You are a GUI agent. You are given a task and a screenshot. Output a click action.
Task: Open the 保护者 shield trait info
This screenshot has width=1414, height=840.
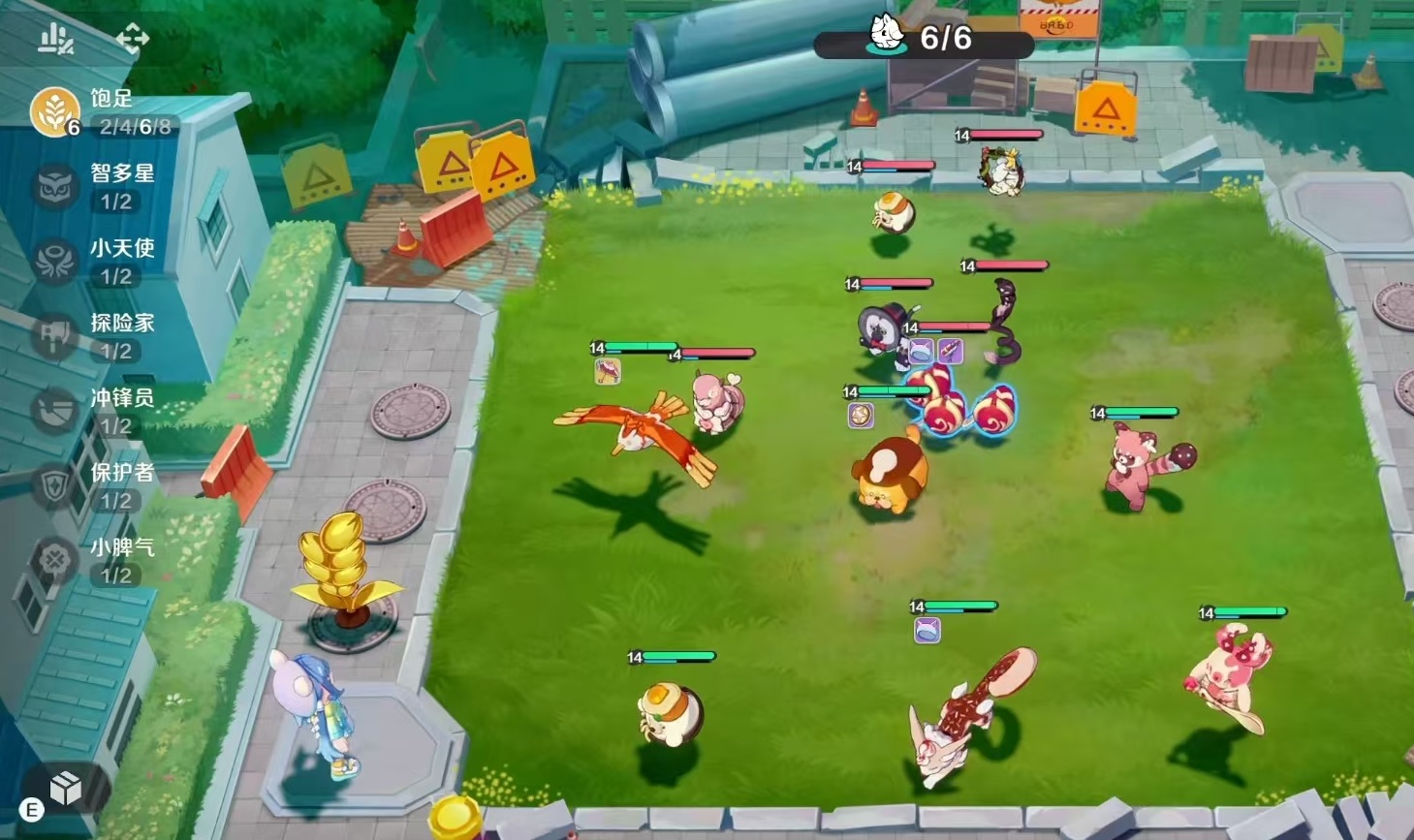[x=55, y=485]
